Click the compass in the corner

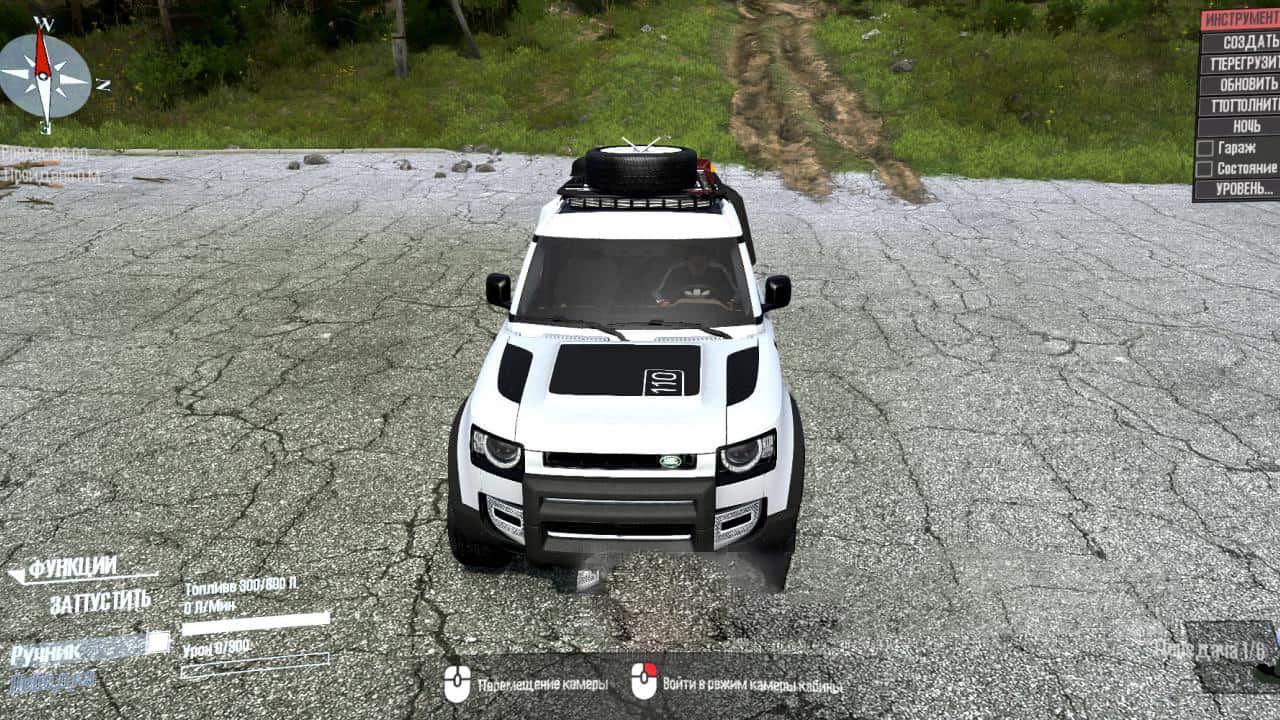pos(43,76)
